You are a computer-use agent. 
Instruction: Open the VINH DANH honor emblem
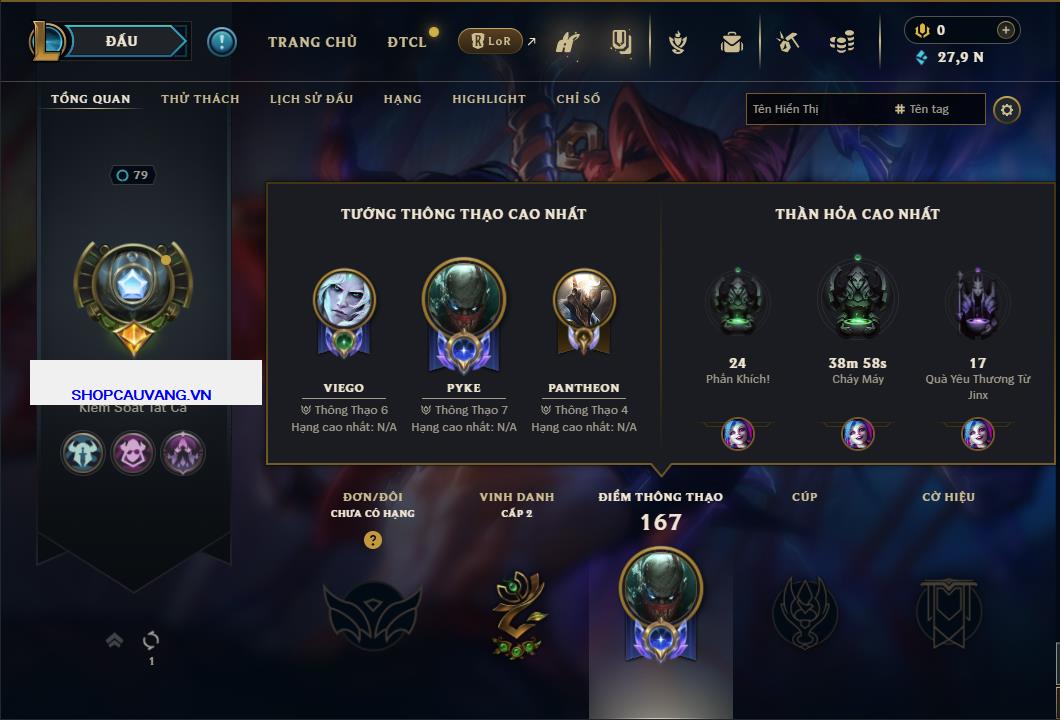pos(518,610)
